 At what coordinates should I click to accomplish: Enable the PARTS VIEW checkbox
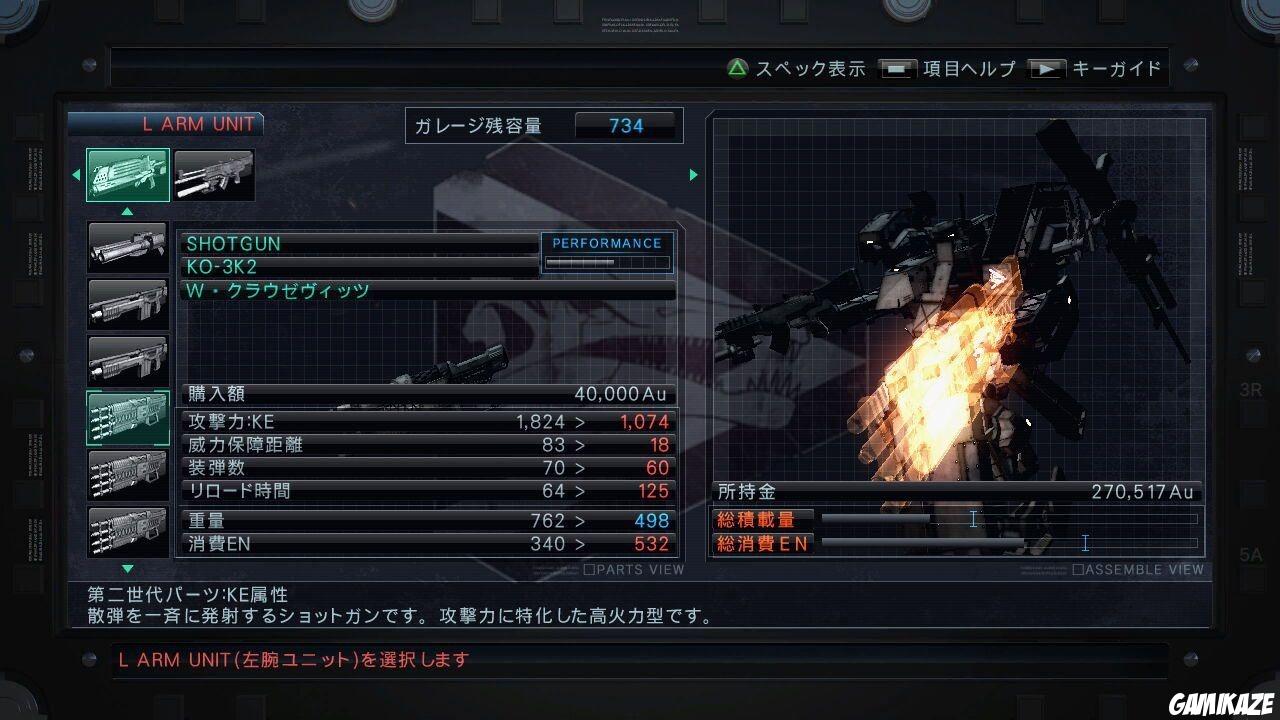coord(591,569)
